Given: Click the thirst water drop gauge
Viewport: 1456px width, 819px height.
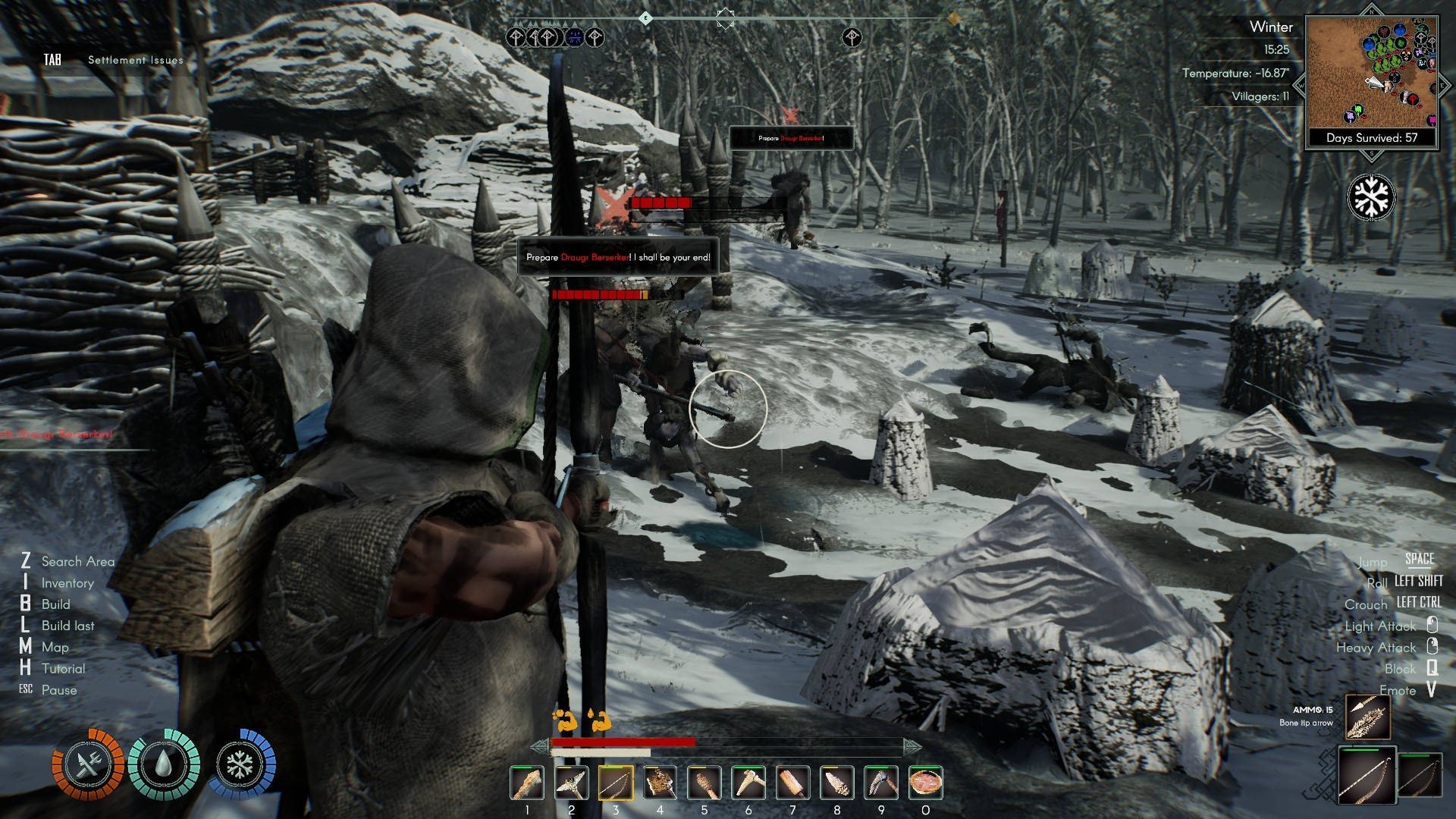Looking at the screenshot, I should (x=164, y=764).
